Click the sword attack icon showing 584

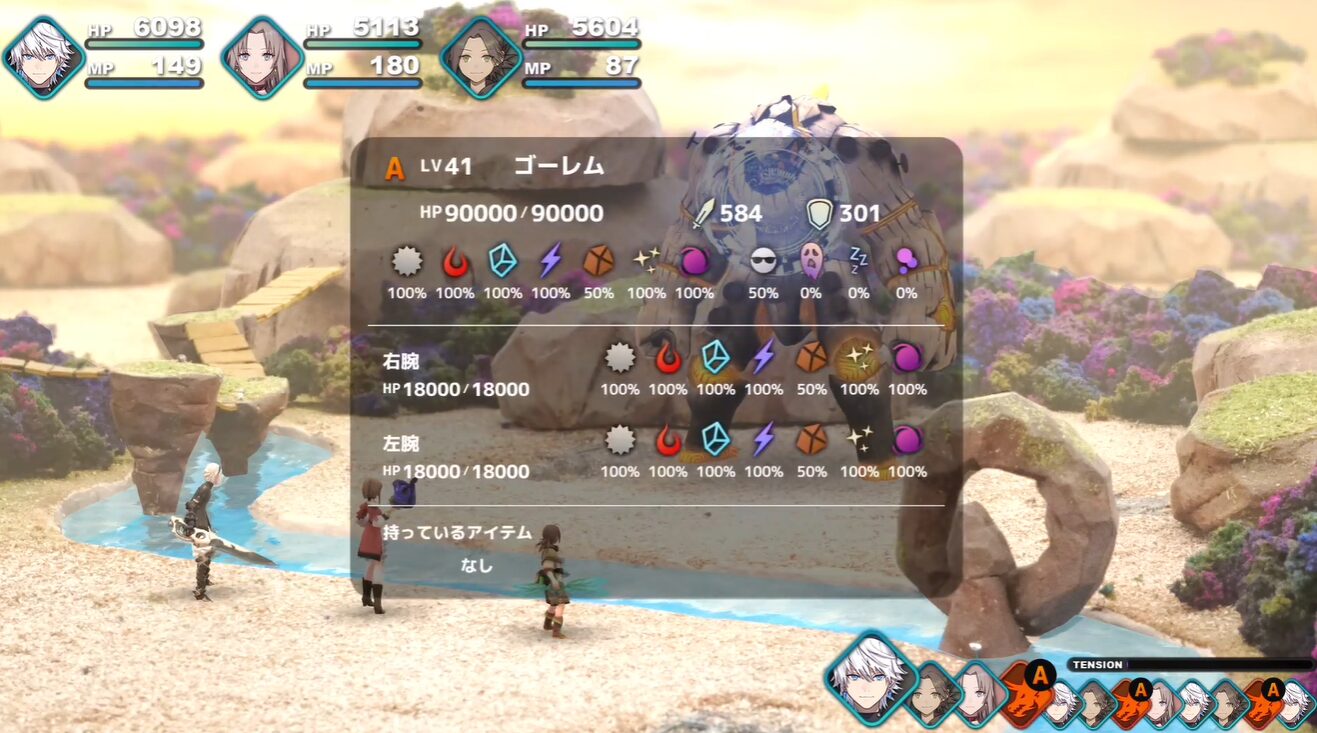click(704, 212)
